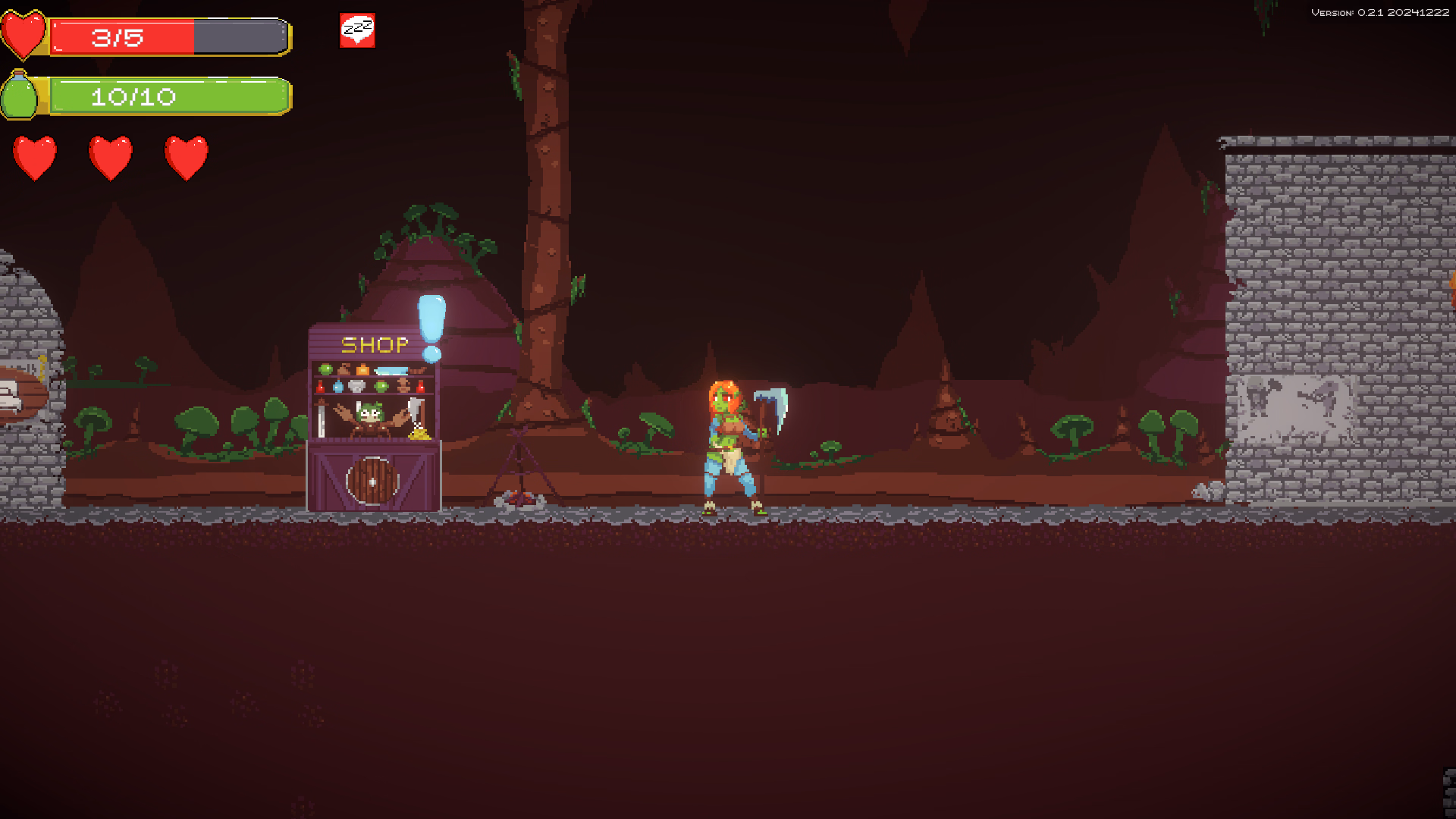Click the third red heart under the bars
This screenshot has width=1456, height=819.
coord(184,155)
